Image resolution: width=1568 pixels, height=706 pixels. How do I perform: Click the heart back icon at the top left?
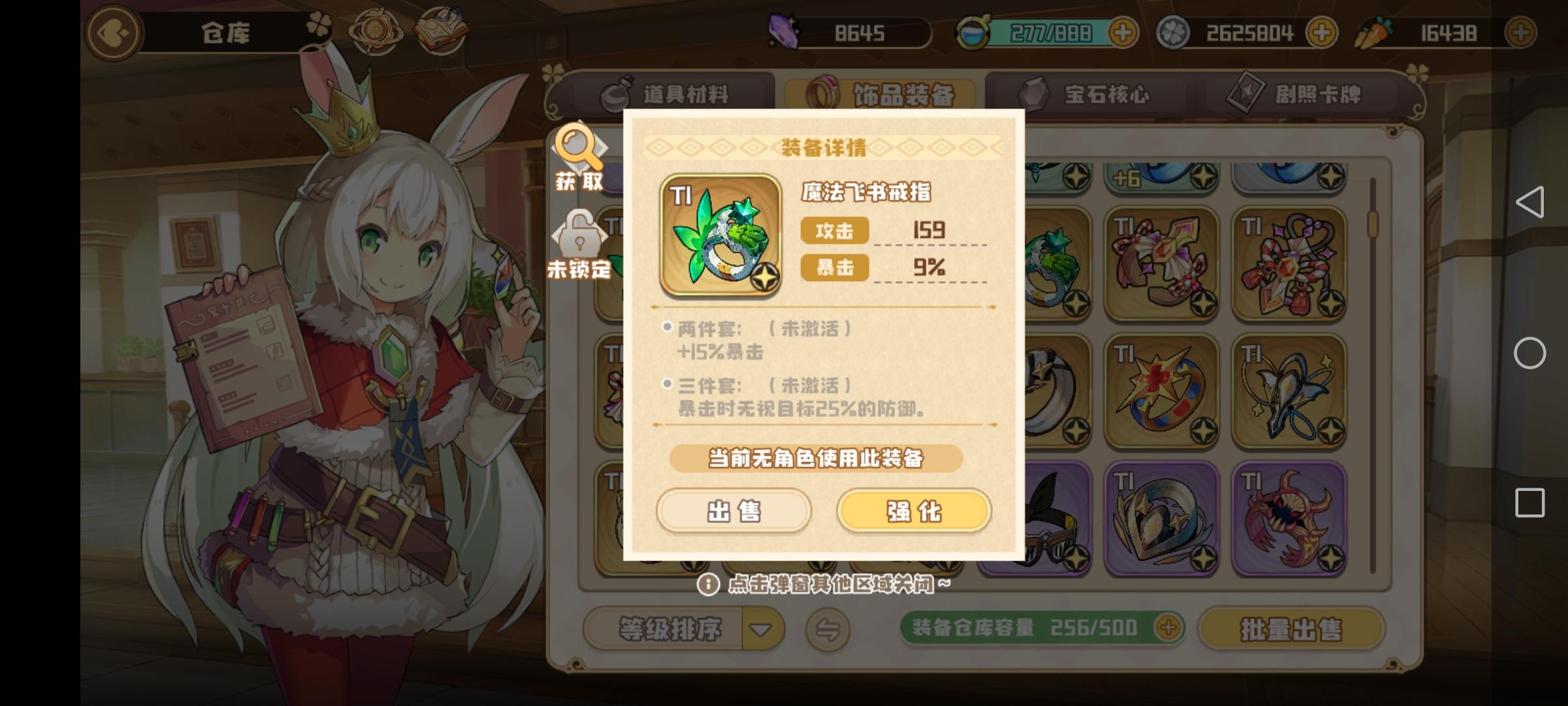click(x=112, y=33)
